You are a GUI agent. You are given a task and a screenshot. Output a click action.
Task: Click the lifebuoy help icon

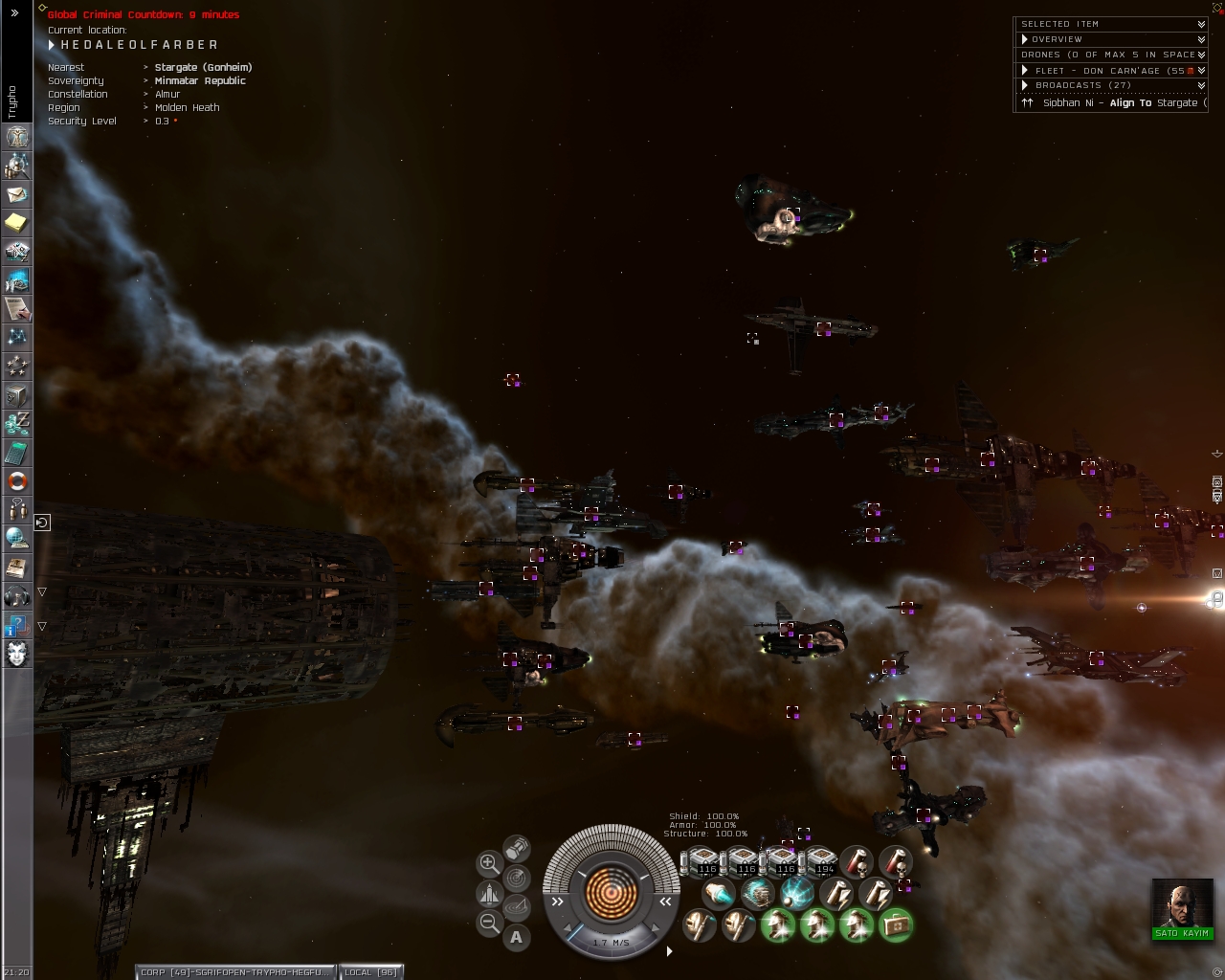click(17, 481)
